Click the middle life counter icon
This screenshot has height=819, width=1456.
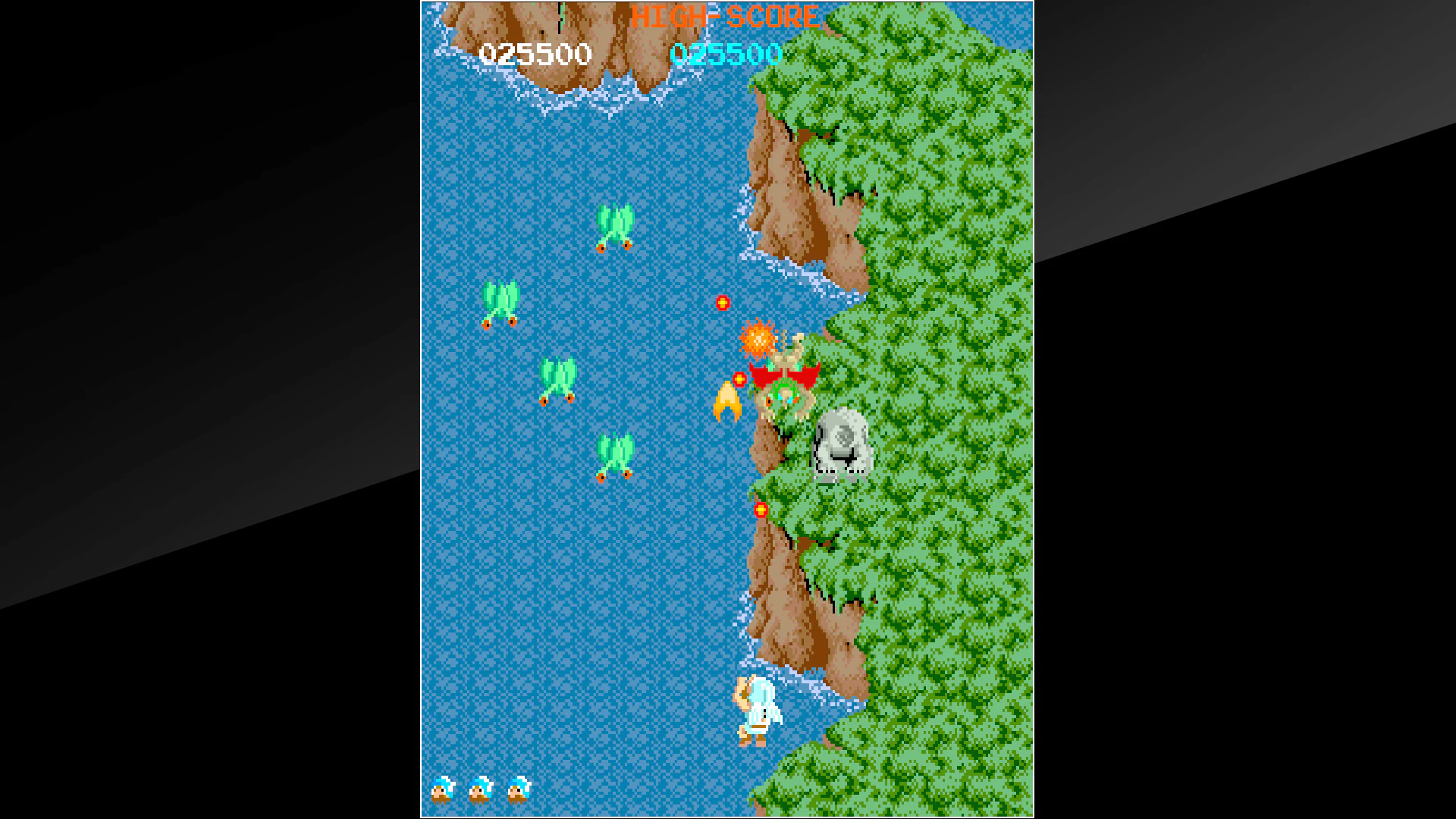(478, 789)
